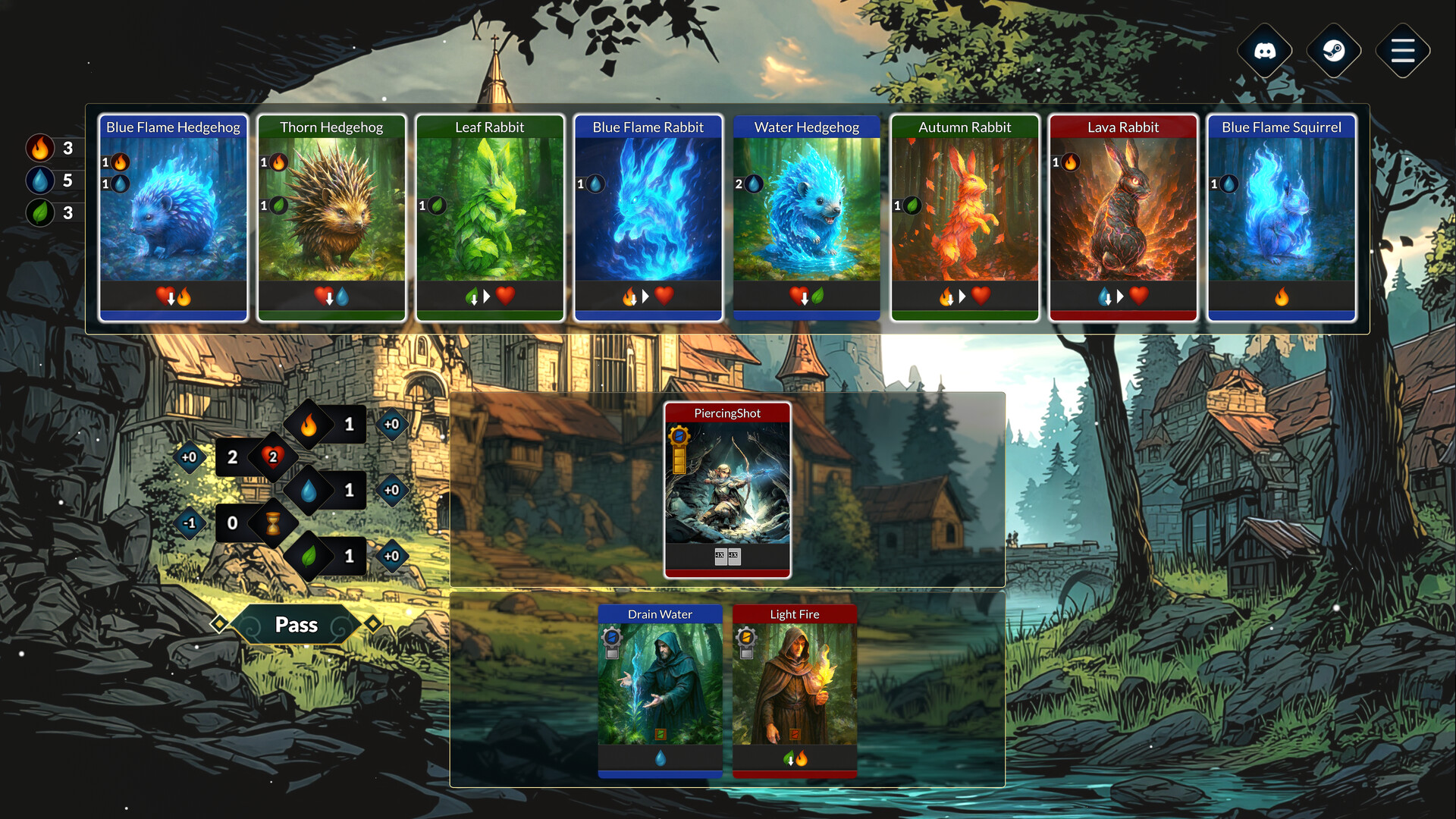The image size is (1456, 819).
Task: Open the Steam icon
Action: [x=1333, y=50]
